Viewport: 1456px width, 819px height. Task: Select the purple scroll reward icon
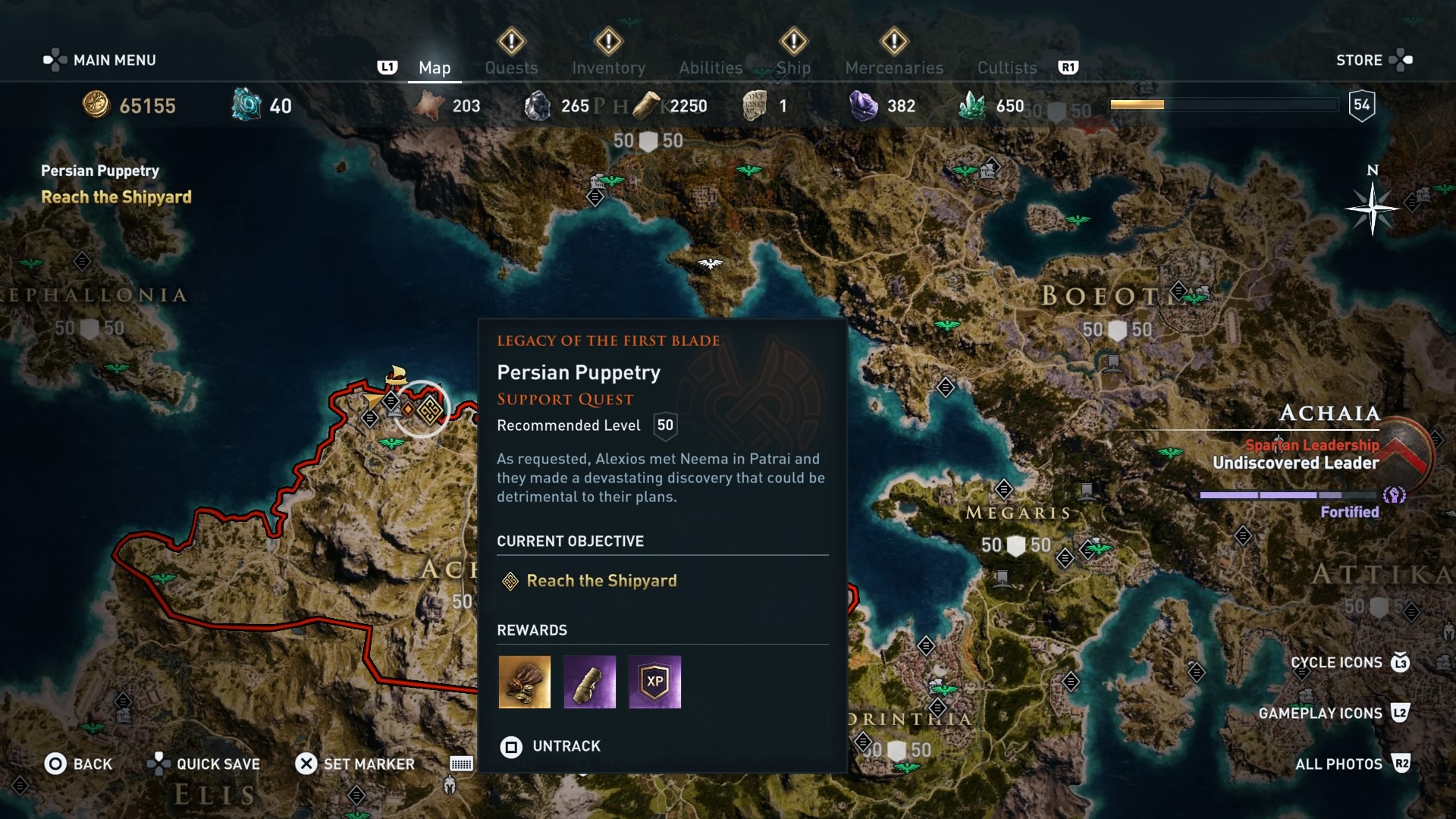589,682
